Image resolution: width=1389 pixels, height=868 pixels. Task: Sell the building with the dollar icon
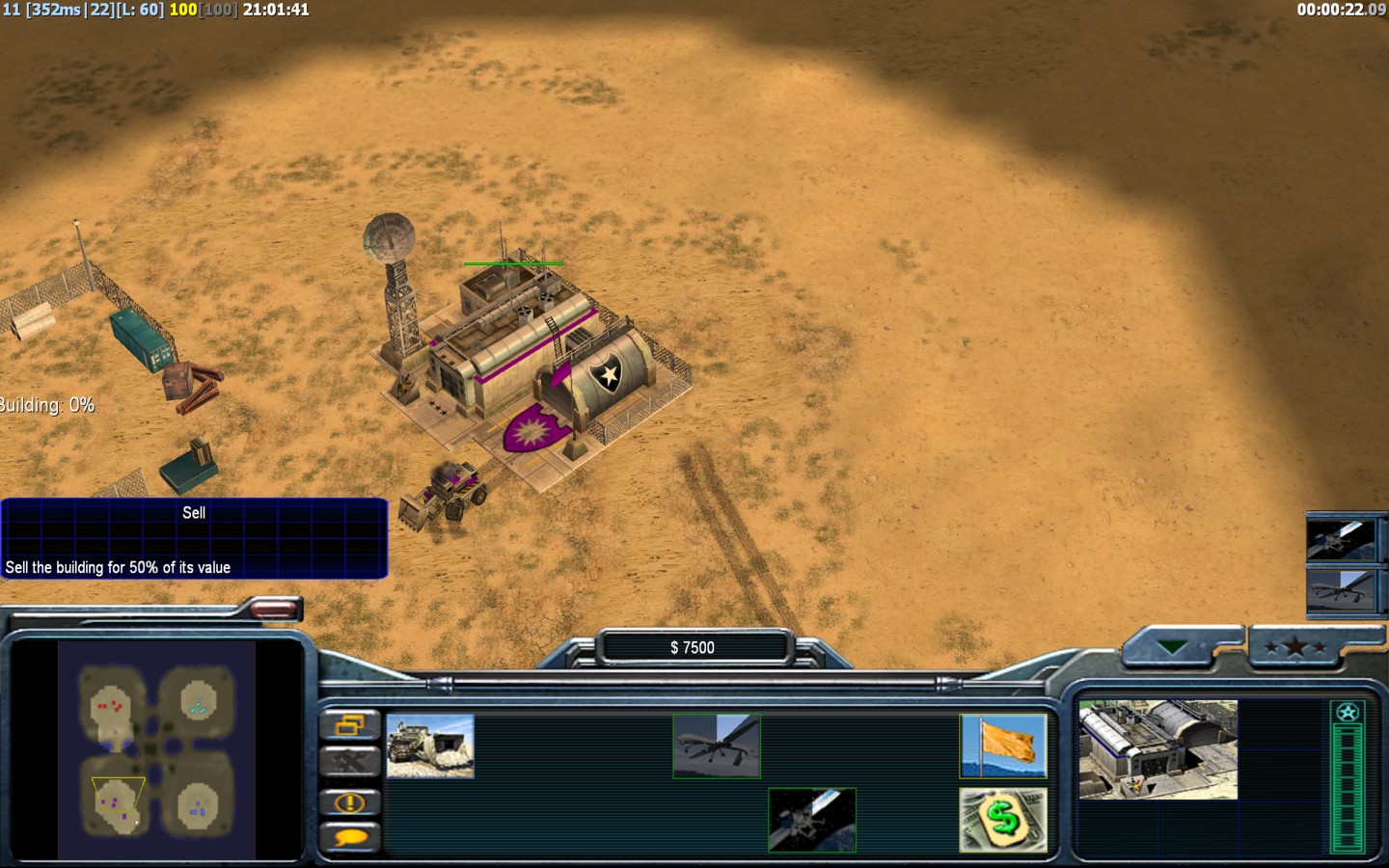[x=1003, y=820]
